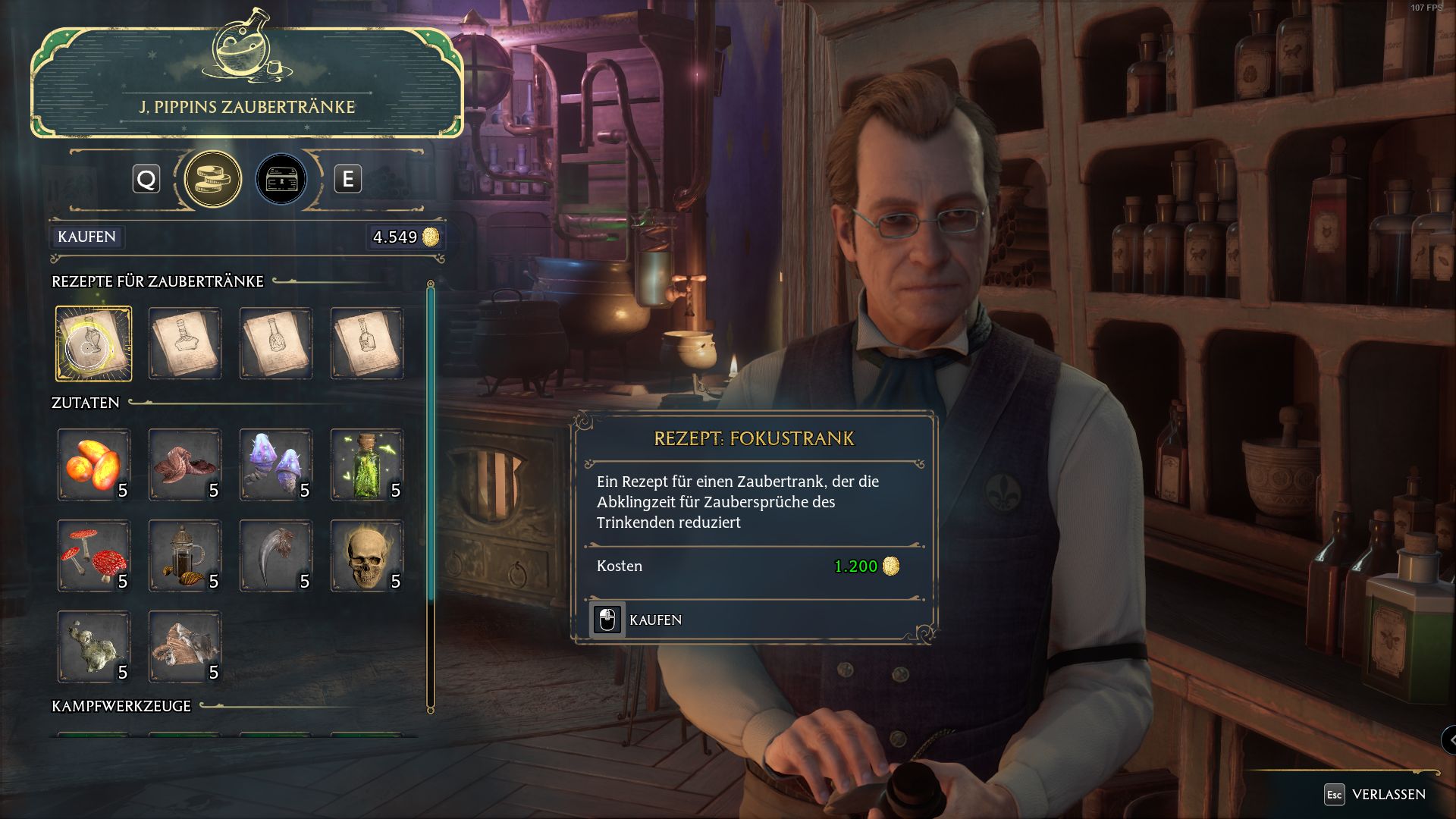Select the buy tab with gold coins icon
1456x819 pixels.
213,180
